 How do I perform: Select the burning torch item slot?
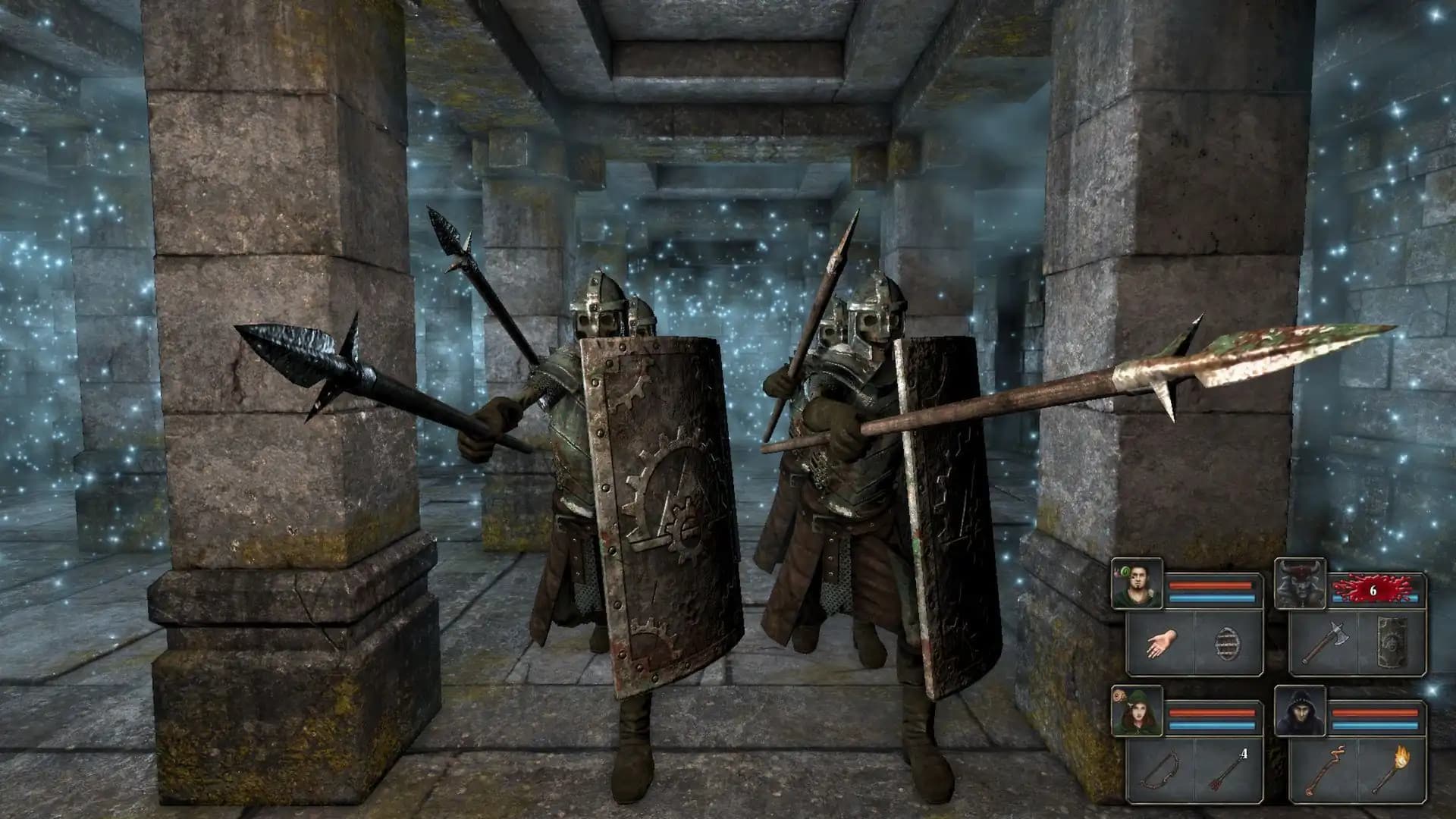pos(1391,770)
